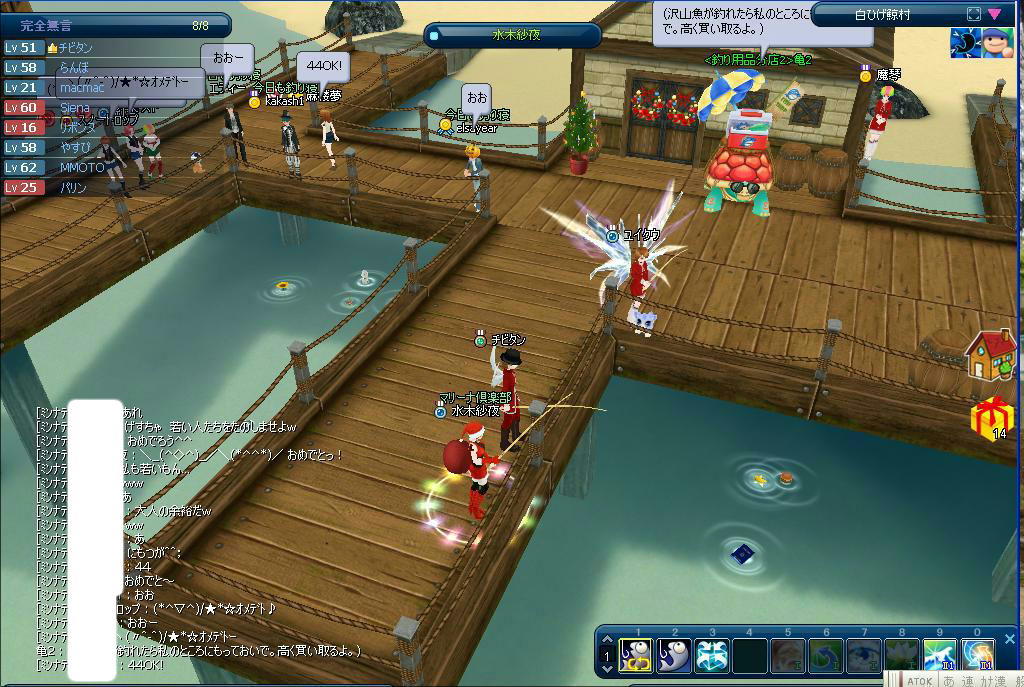Image resolution: width=1024 pixels, height=687 pixels.
Task: Select party member らんぼ in the list
Action: (x=74, y=67)
